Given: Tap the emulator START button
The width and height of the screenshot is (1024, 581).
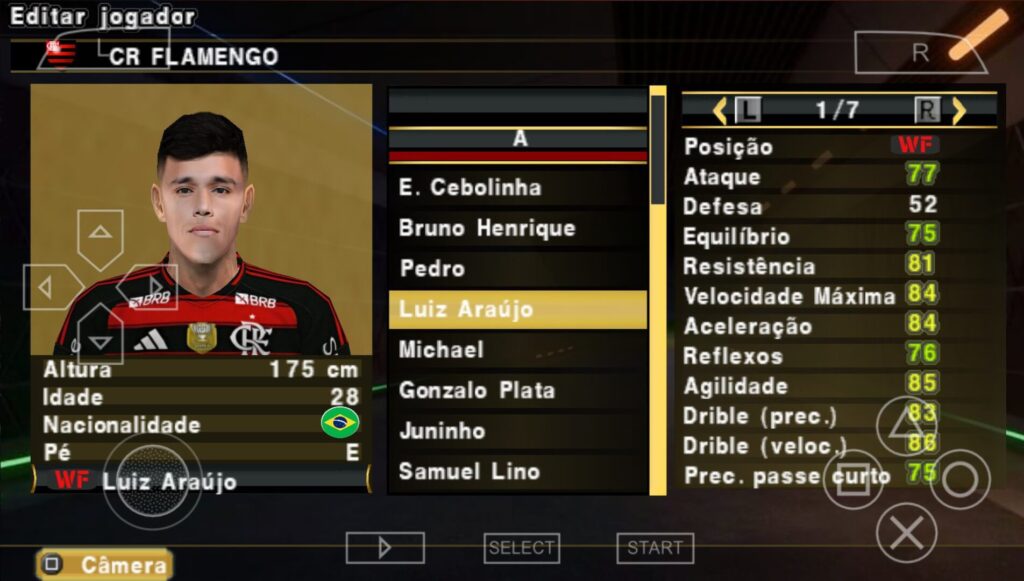Looking at the screenshot, I should (x=655, y=548).
